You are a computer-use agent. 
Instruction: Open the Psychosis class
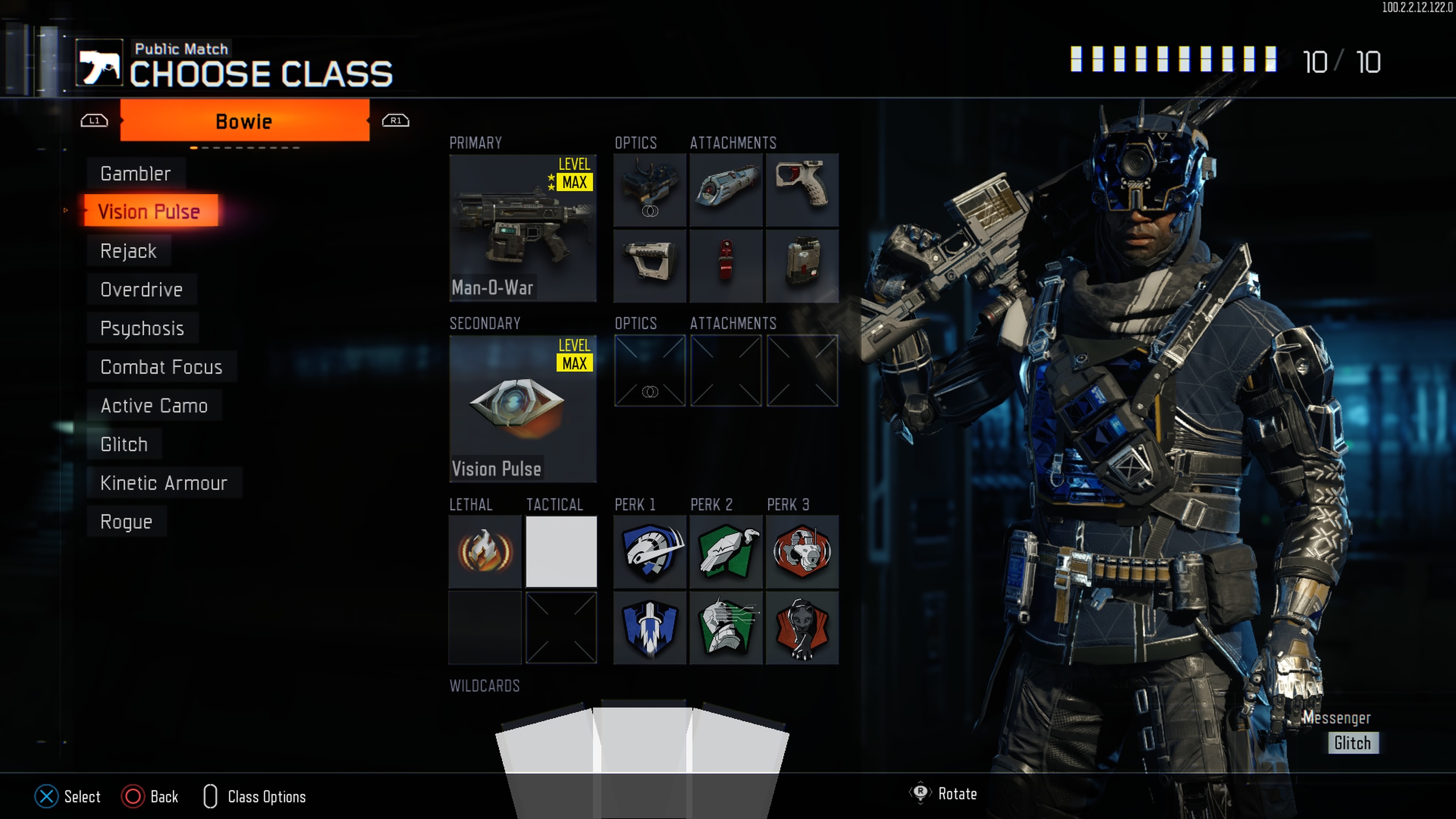point(142,328)
